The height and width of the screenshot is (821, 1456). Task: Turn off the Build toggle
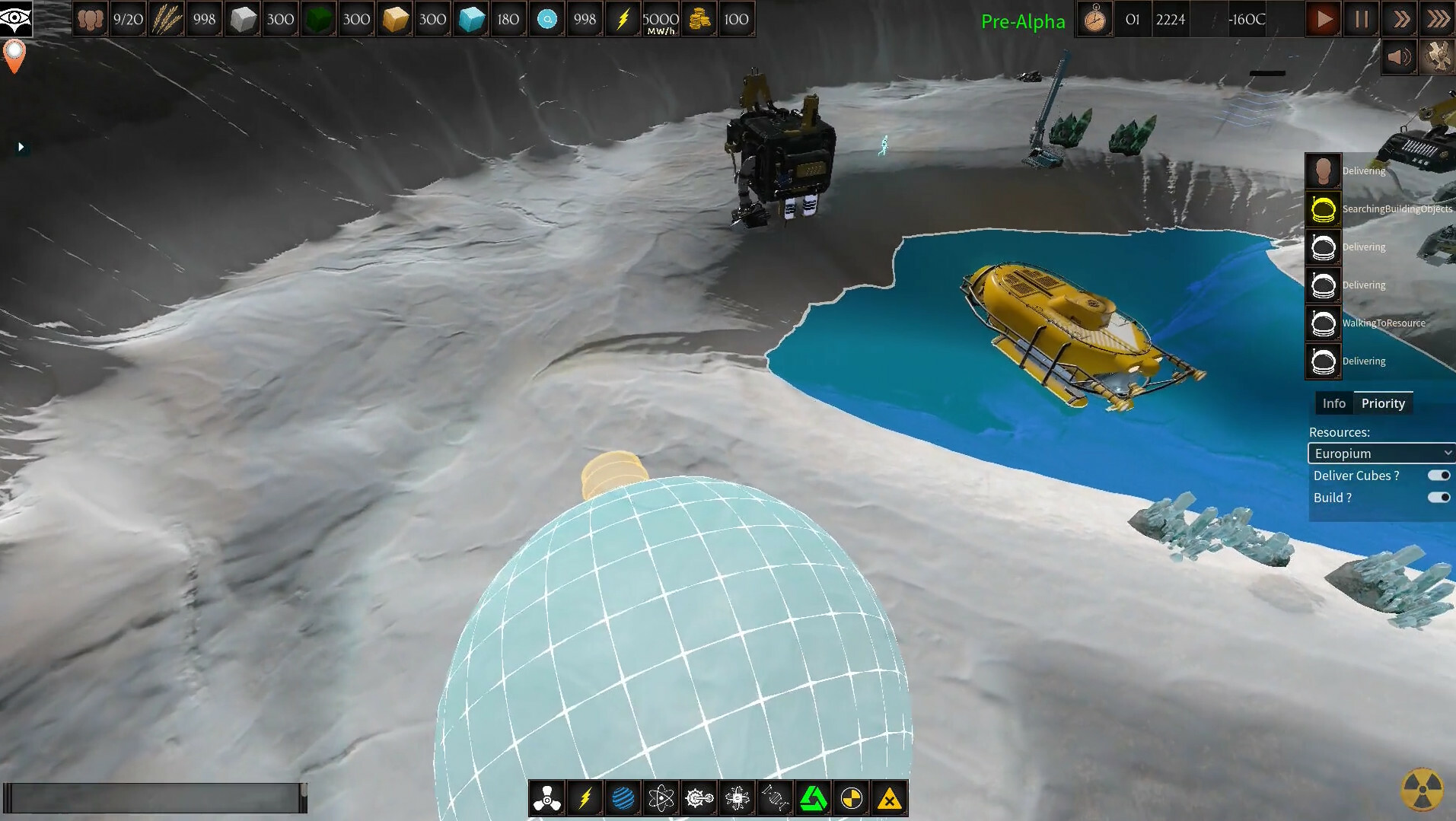1438,497
